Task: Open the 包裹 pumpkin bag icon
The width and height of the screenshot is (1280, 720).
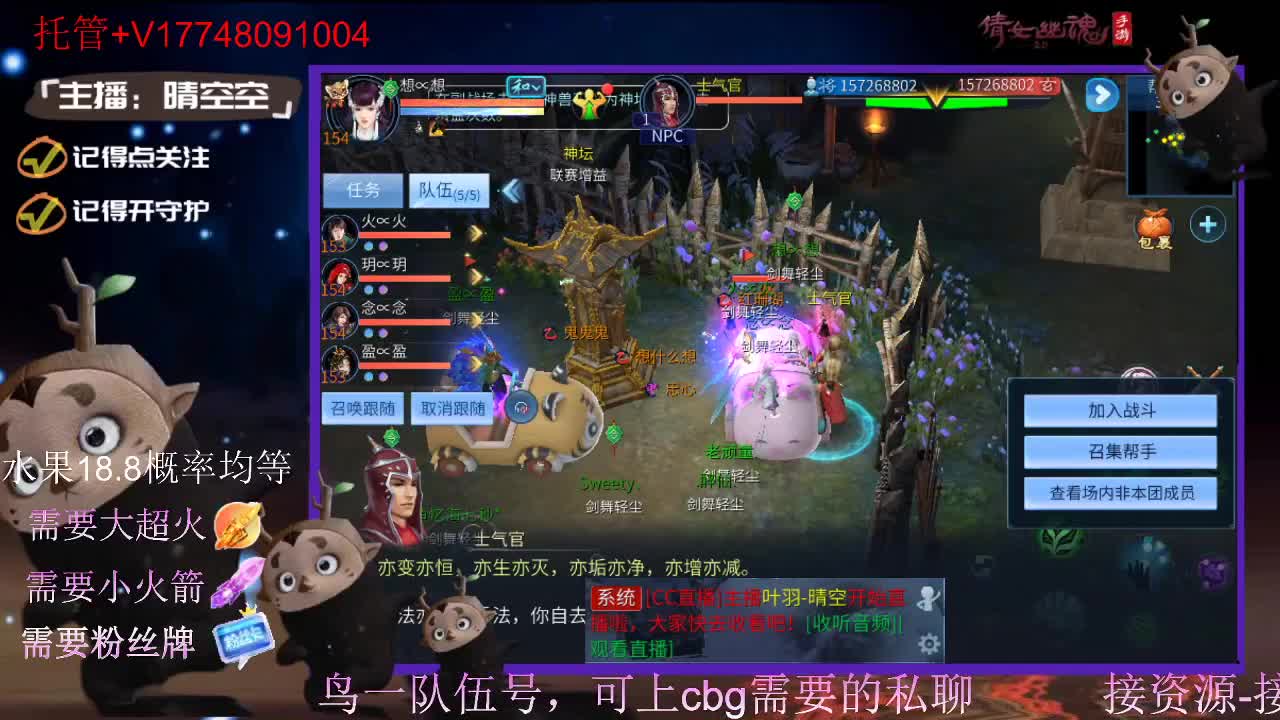Action: tap(1155, 224)
